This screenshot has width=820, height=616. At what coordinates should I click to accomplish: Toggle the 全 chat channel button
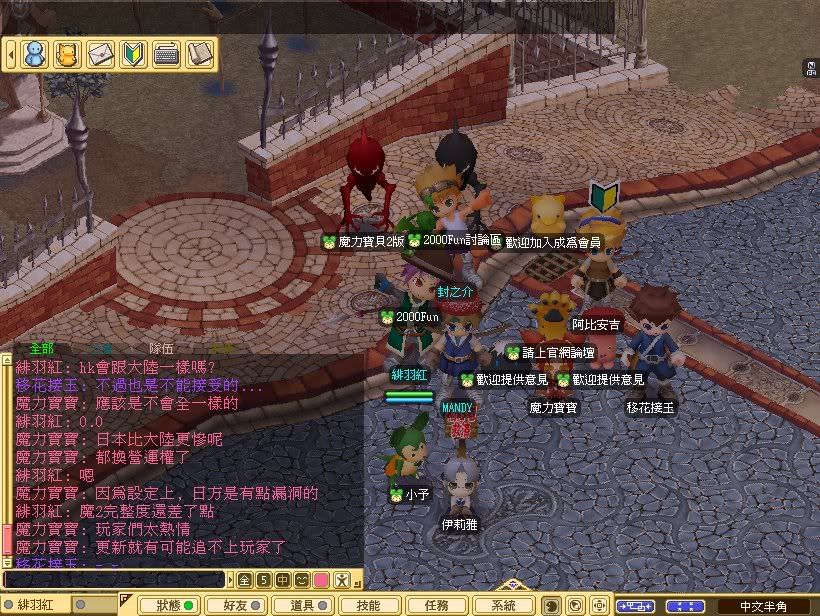(244, 579)
